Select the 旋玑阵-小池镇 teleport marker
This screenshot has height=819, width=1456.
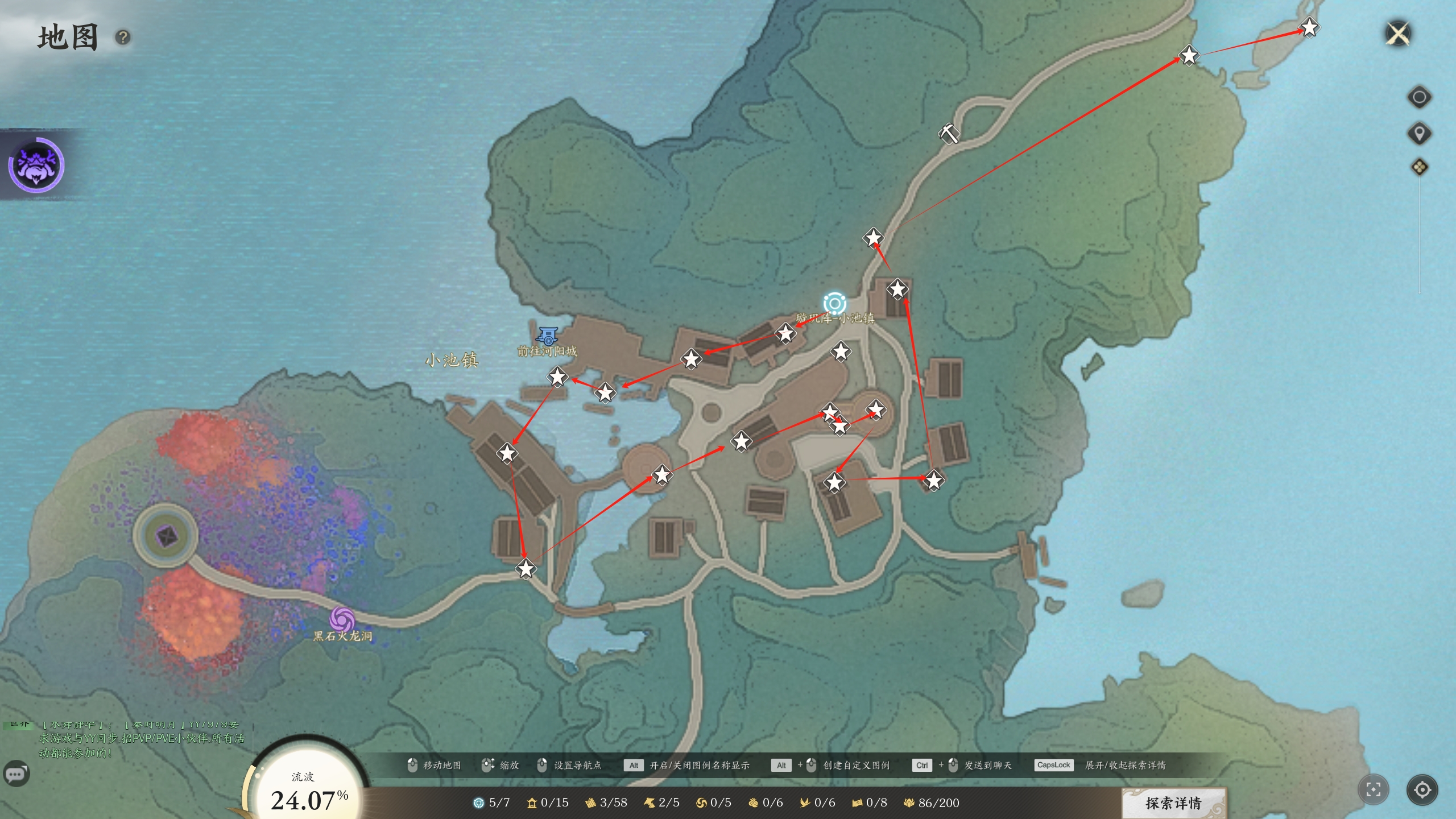[x=834, y=304]
